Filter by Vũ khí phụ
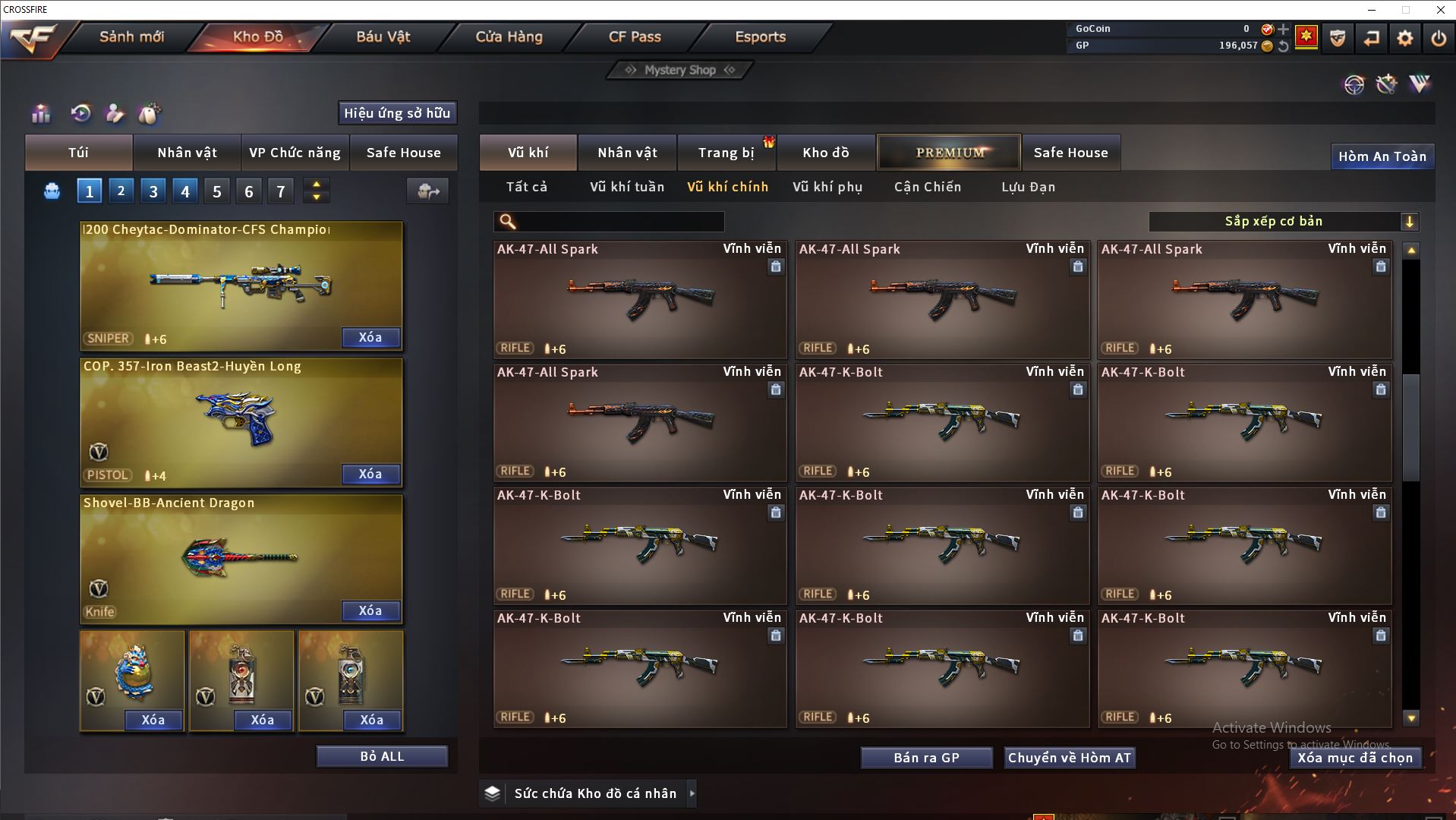1456x820 pixels. coord(827,187)
